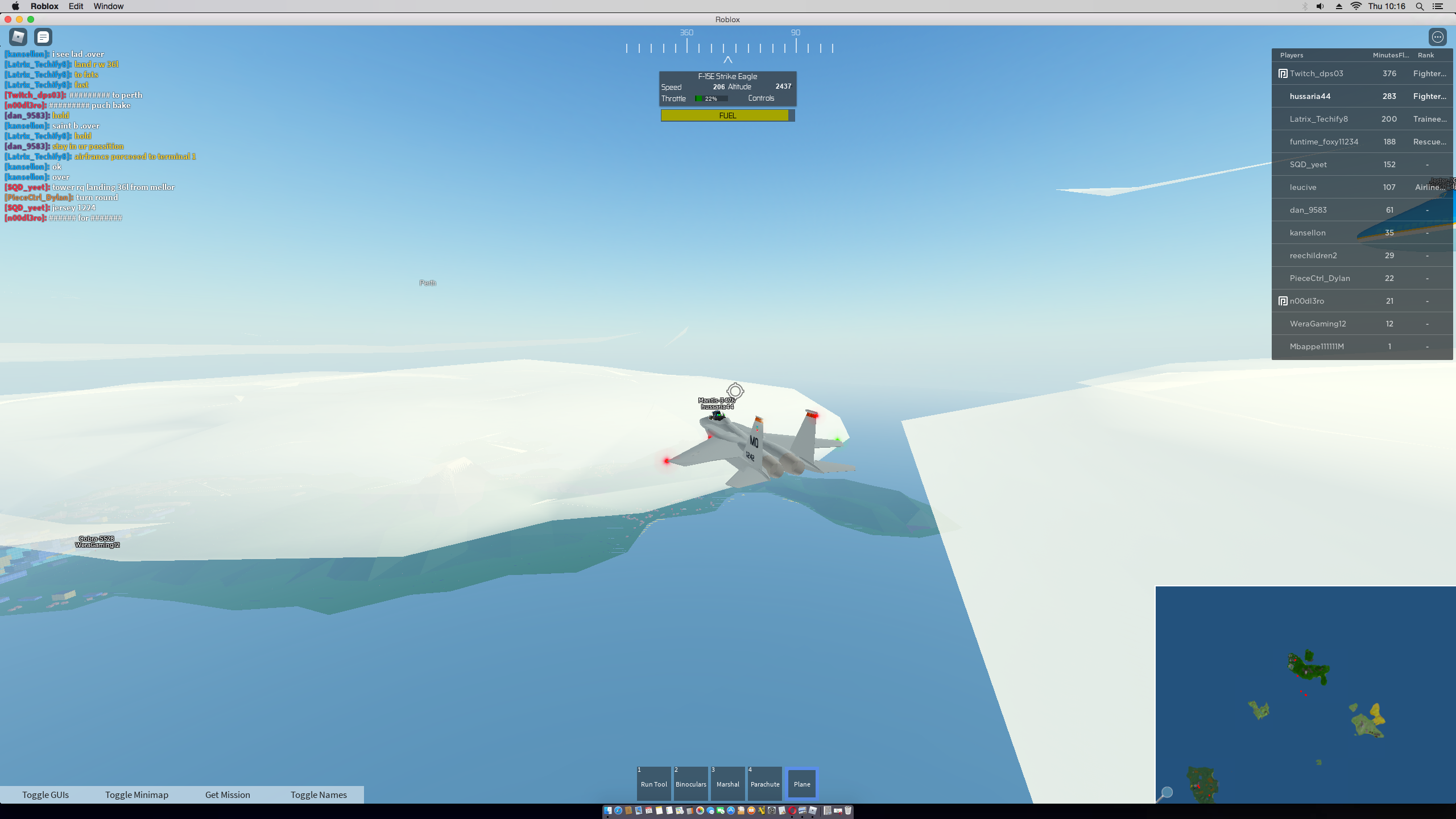
Task: Click the Get Mission button
Action: pos(227,795)
